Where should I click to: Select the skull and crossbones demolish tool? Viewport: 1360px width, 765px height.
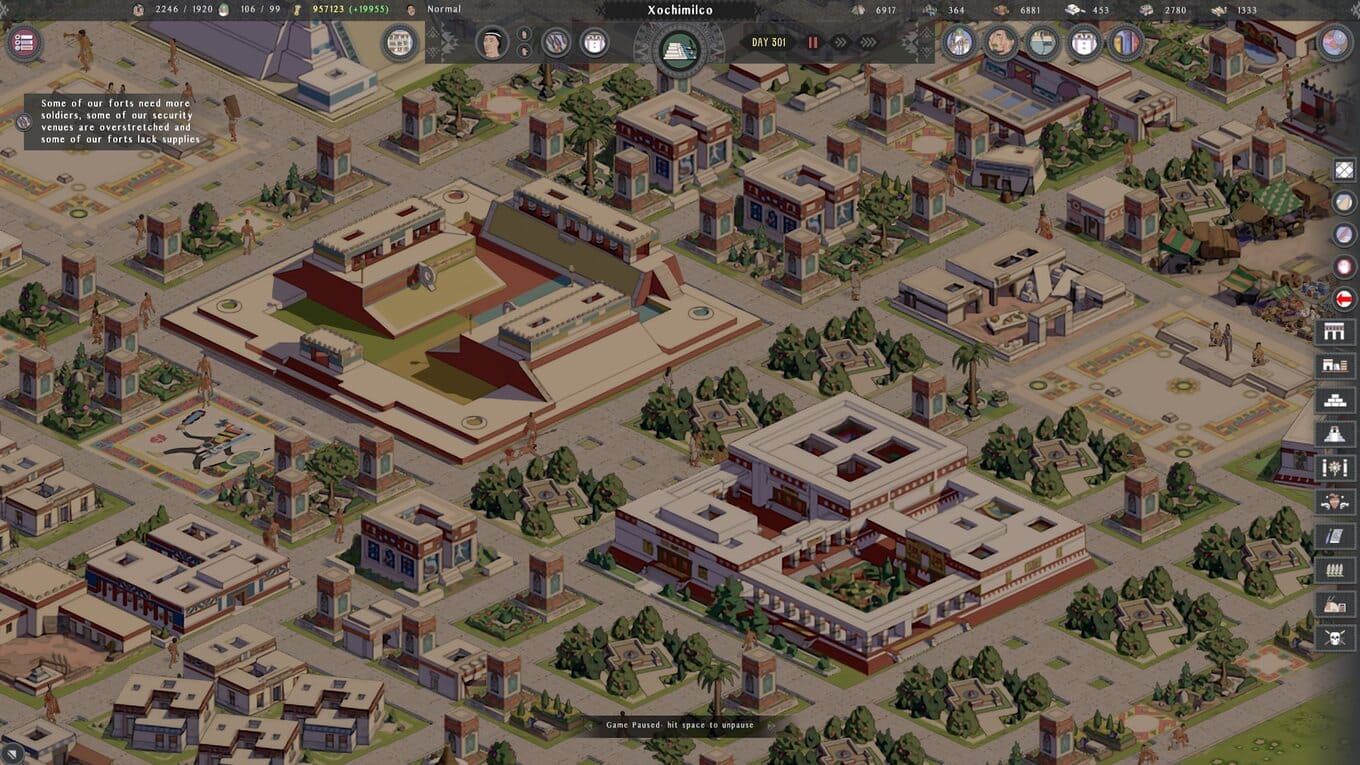(1335, 637)
